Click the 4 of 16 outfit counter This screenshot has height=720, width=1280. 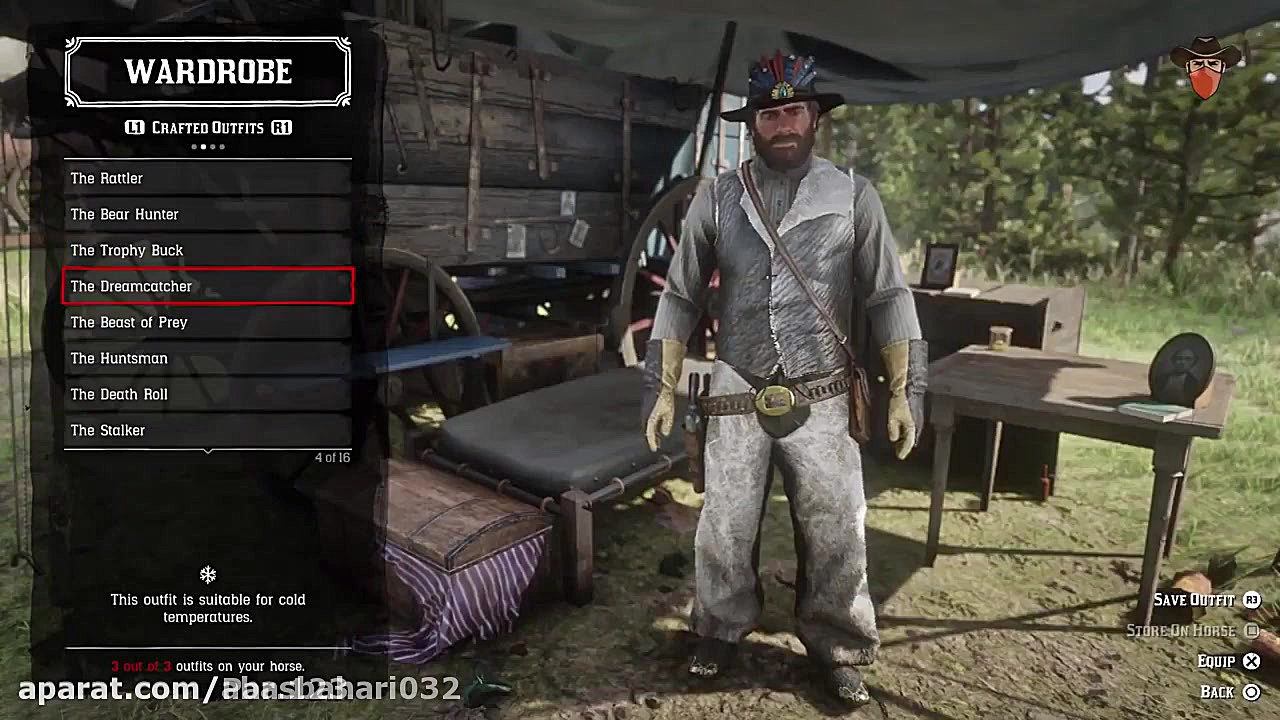pos(332,457)
